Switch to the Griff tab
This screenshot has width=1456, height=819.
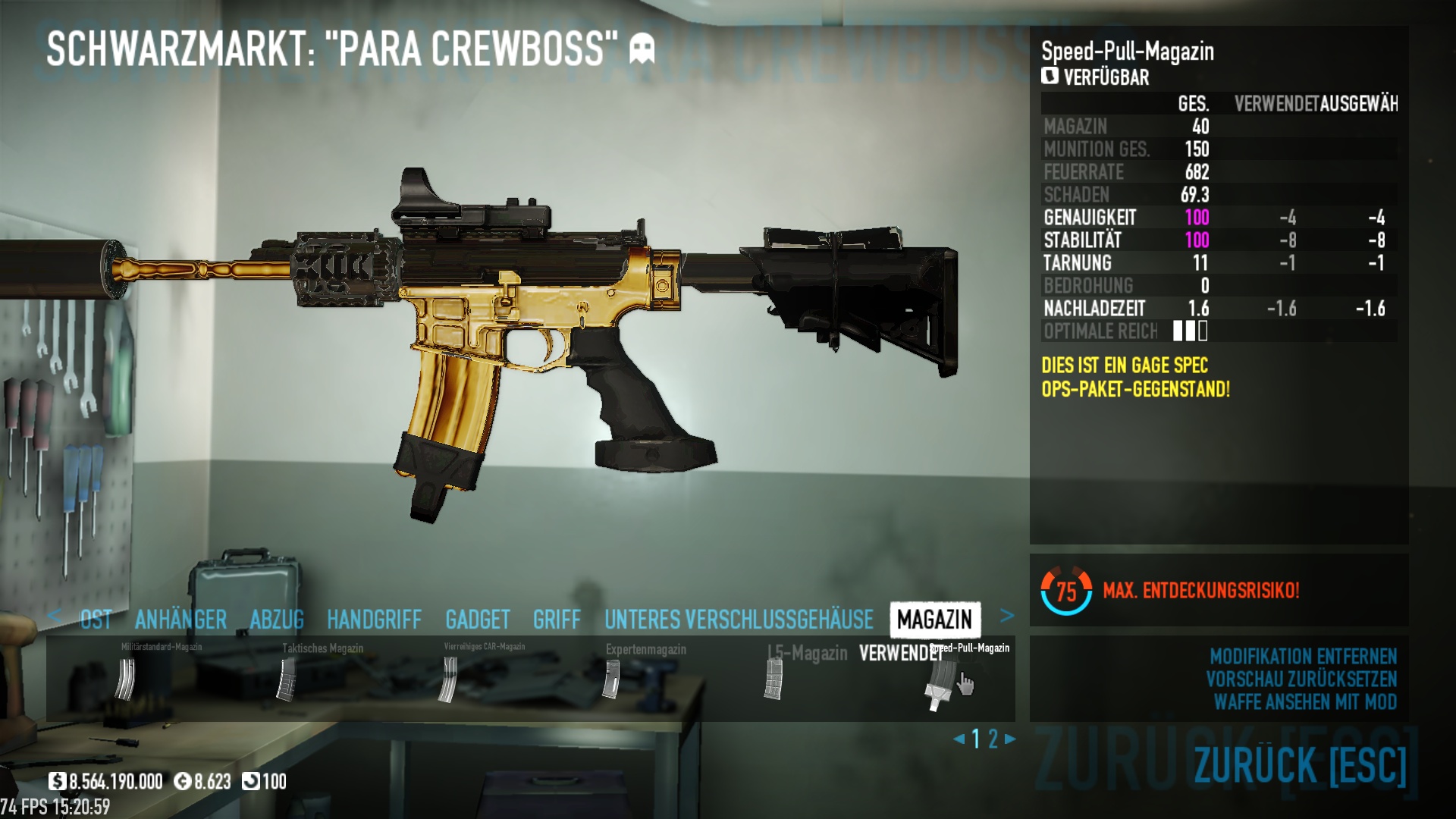(x=557, y=620)
